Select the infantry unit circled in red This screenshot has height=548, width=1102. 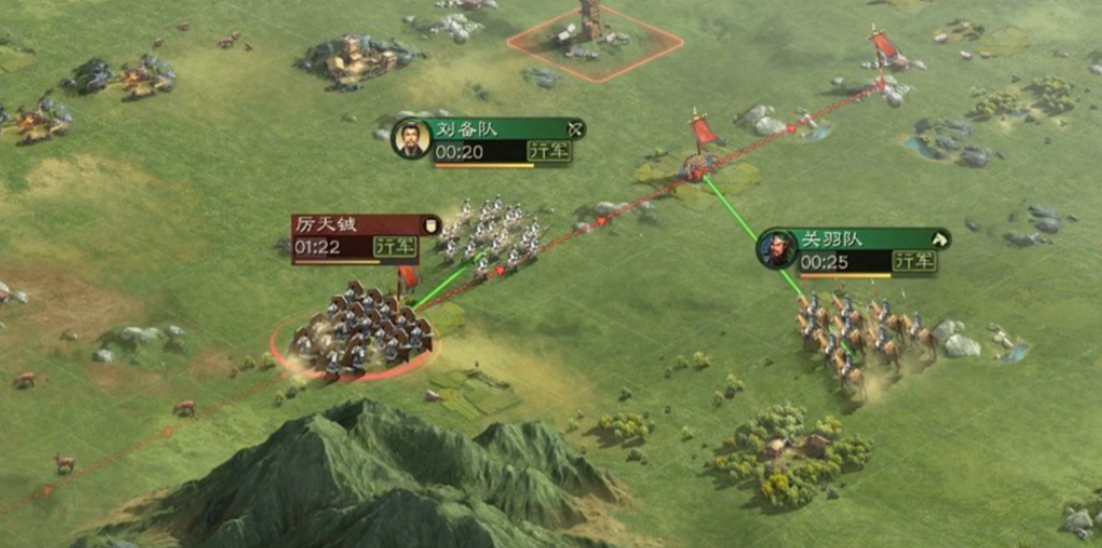click(355, 332)
